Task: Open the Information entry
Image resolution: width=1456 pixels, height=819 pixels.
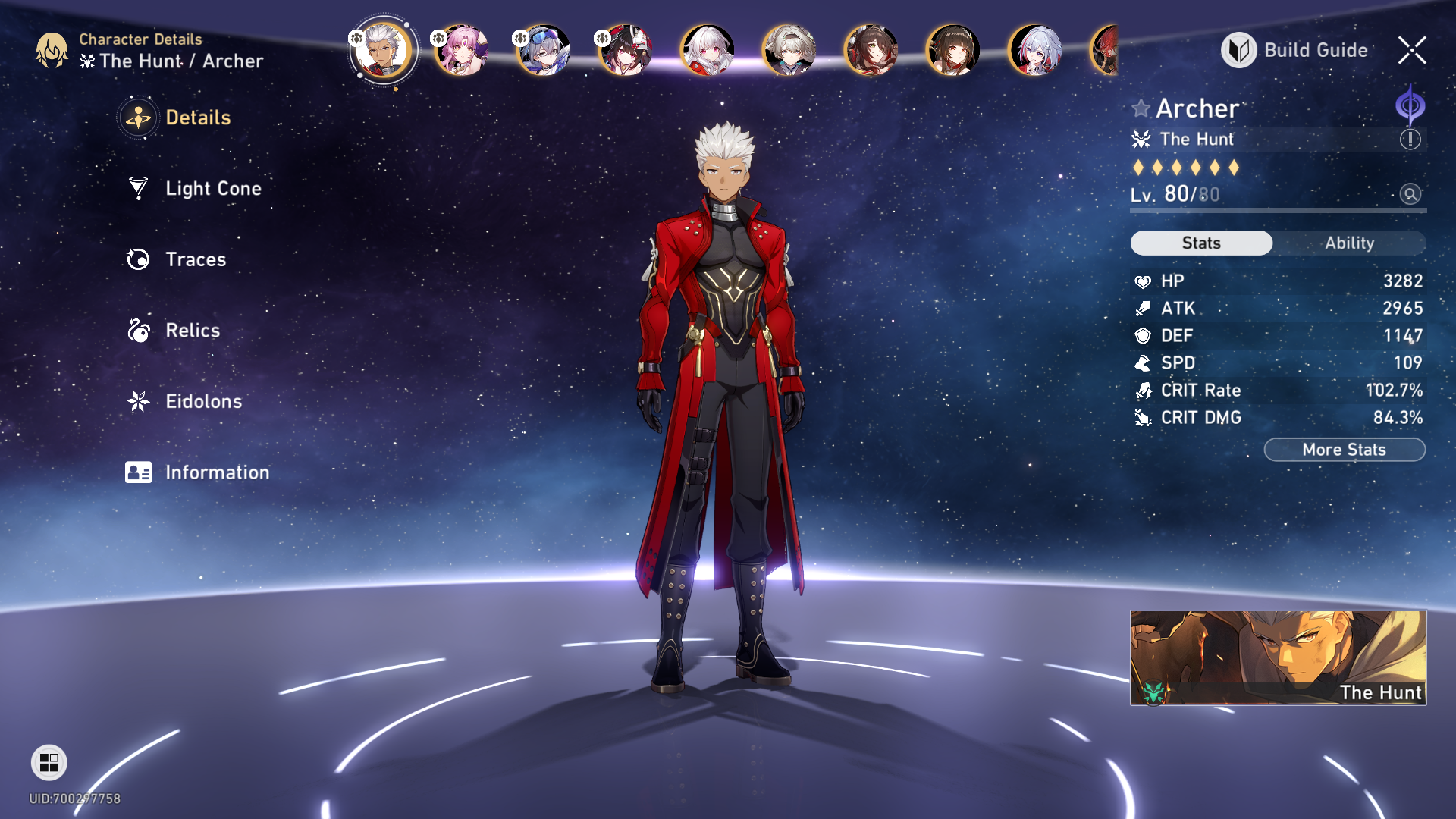Action: (216, 472)
